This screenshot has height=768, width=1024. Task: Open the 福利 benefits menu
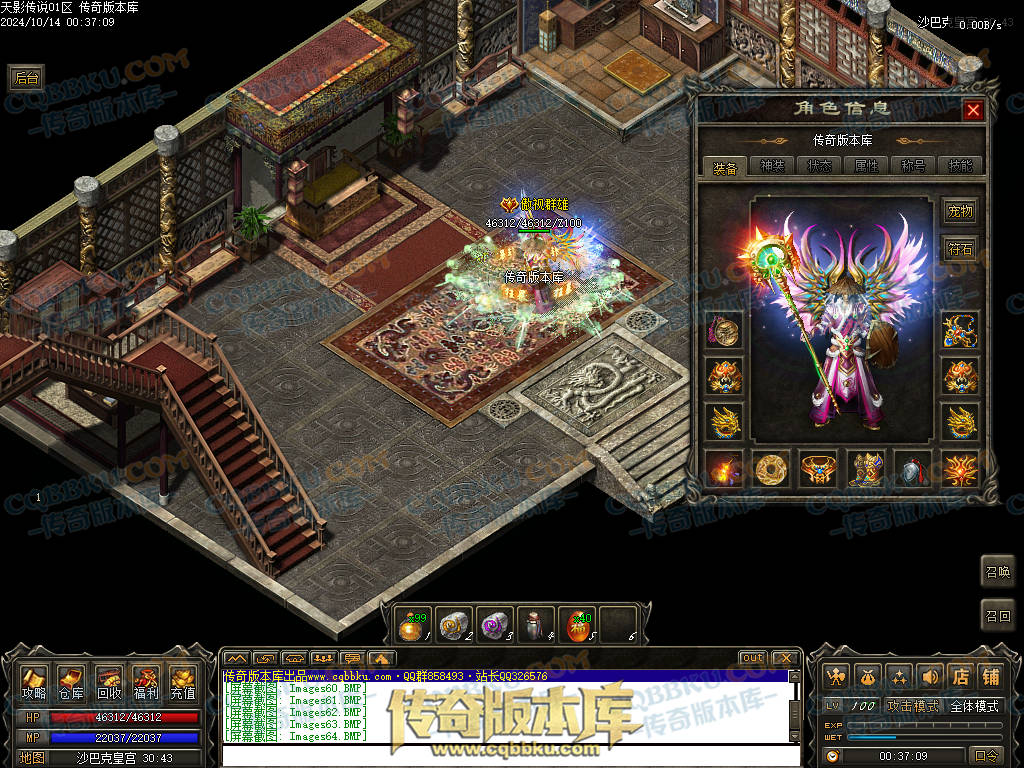145,682
